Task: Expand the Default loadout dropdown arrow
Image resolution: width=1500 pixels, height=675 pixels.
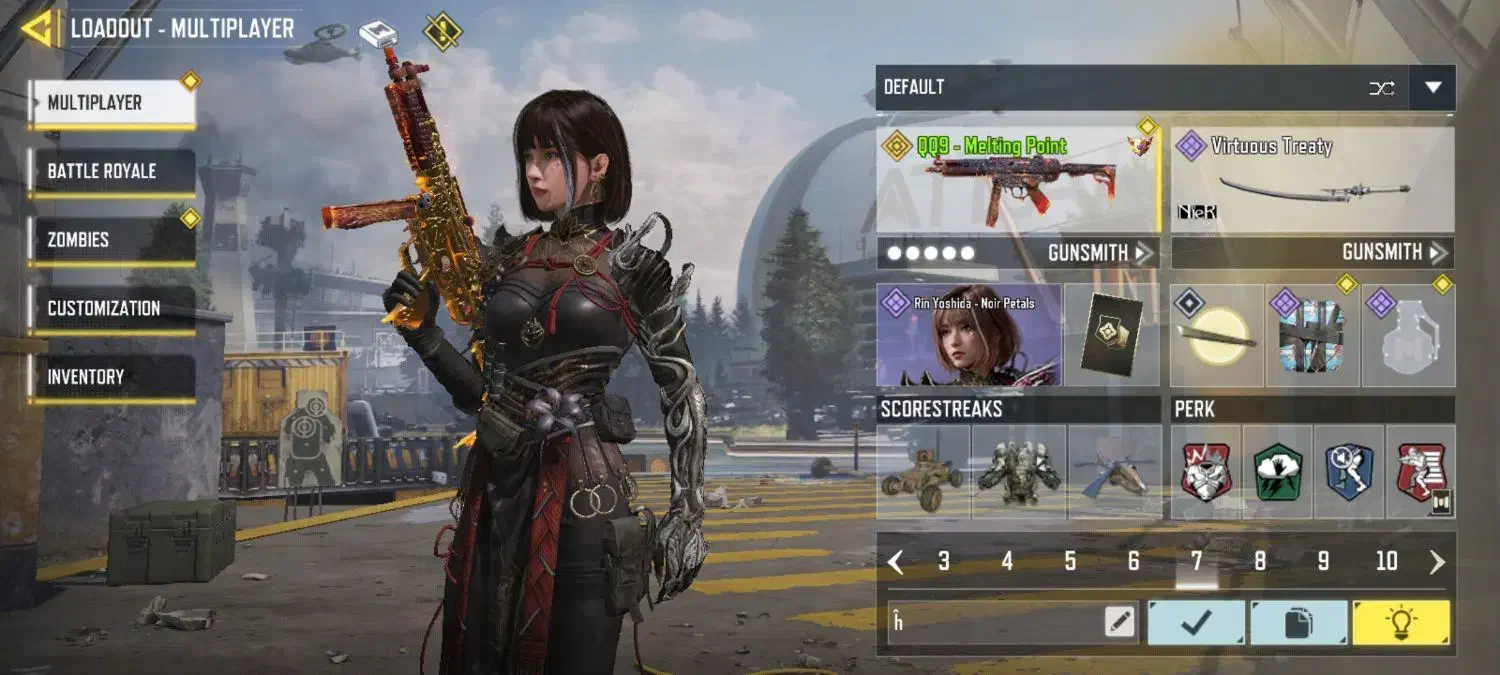Action: 1432,88
